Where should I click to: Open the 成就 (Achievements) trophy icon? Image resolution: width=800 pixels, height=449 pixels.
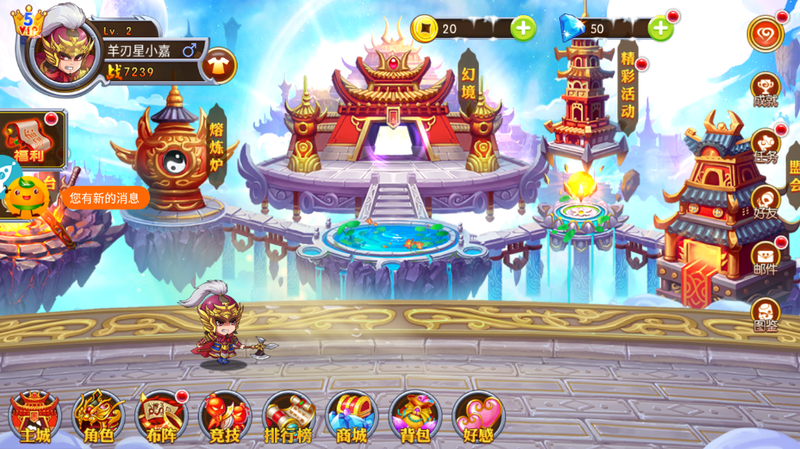[x=766, y=87]
